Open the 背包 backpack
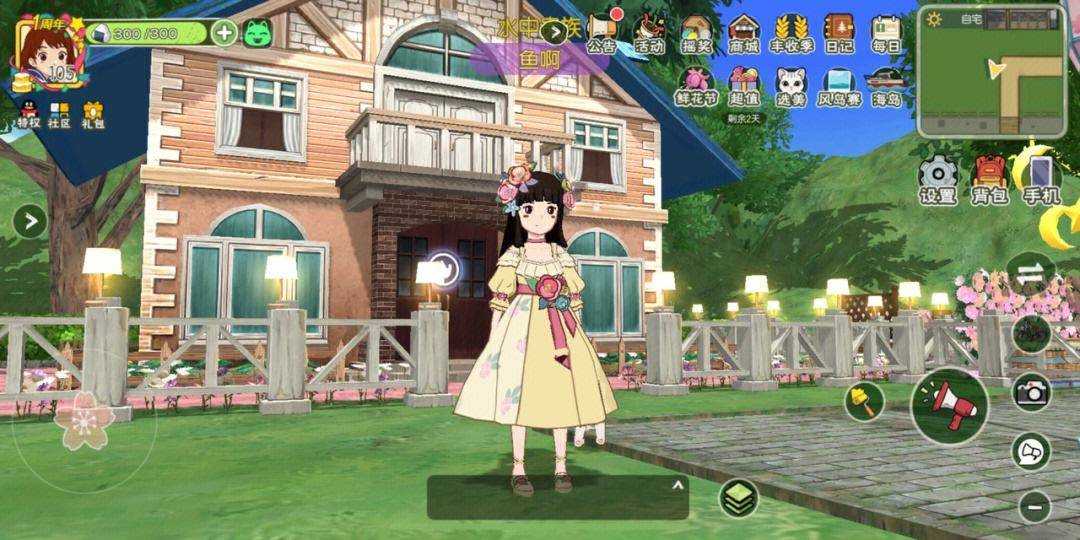The width and height of the screenshot is (1080, 540). coord(990,179)
